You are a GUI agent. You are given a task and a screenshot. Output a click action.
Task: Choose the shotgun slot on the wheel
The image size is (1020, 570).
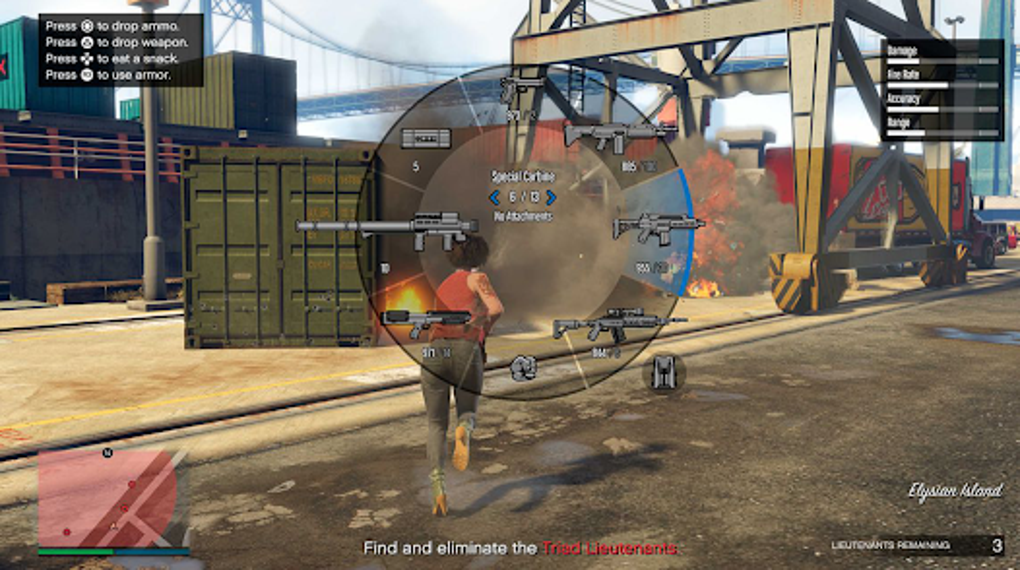coord(425,322)
